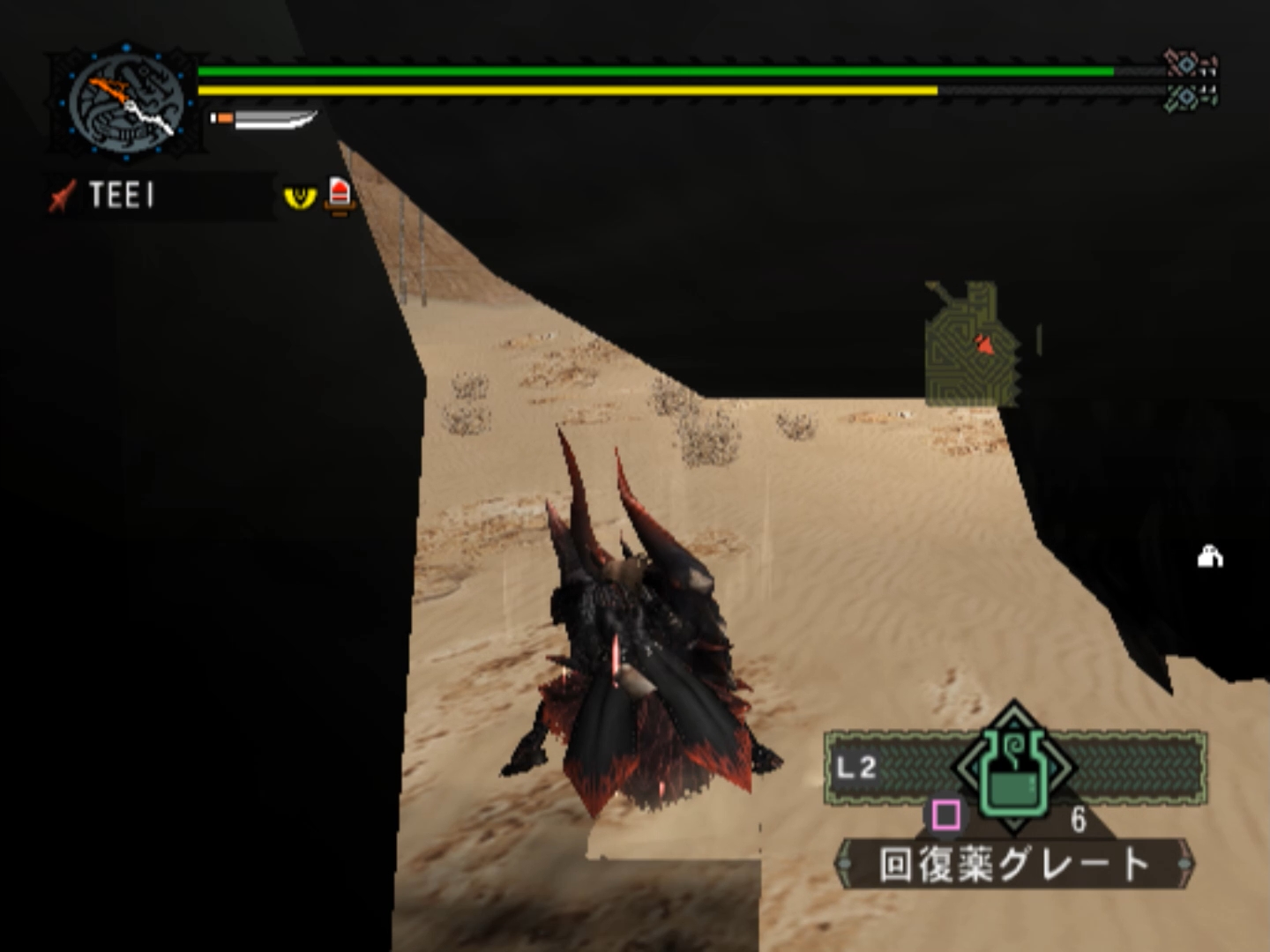The image size is (1270, 952).
Task: Click the red-topped item icon near TEEI
Action: pos(340,195)
